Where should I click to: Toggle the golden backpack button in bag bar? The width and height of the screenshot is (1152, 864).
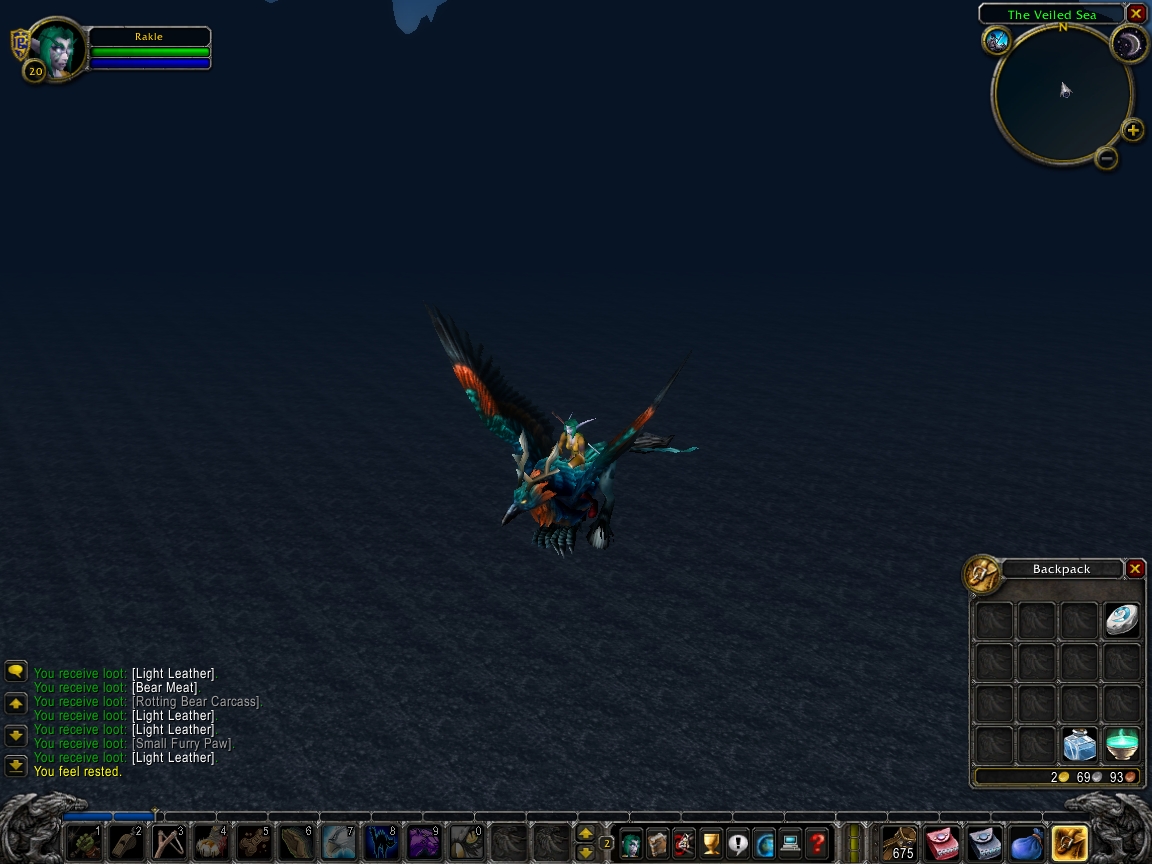(1069, 843)
